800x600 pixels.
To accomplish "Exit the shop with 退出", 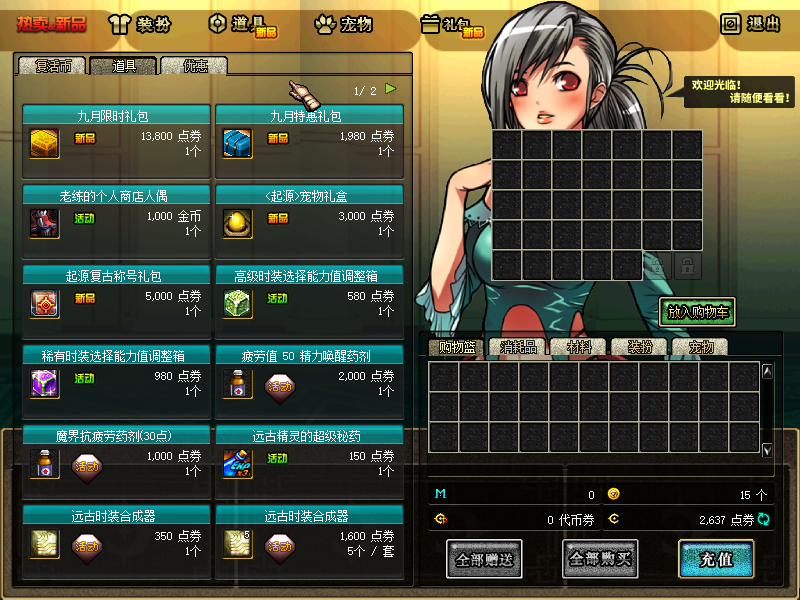I will [750, 24].
